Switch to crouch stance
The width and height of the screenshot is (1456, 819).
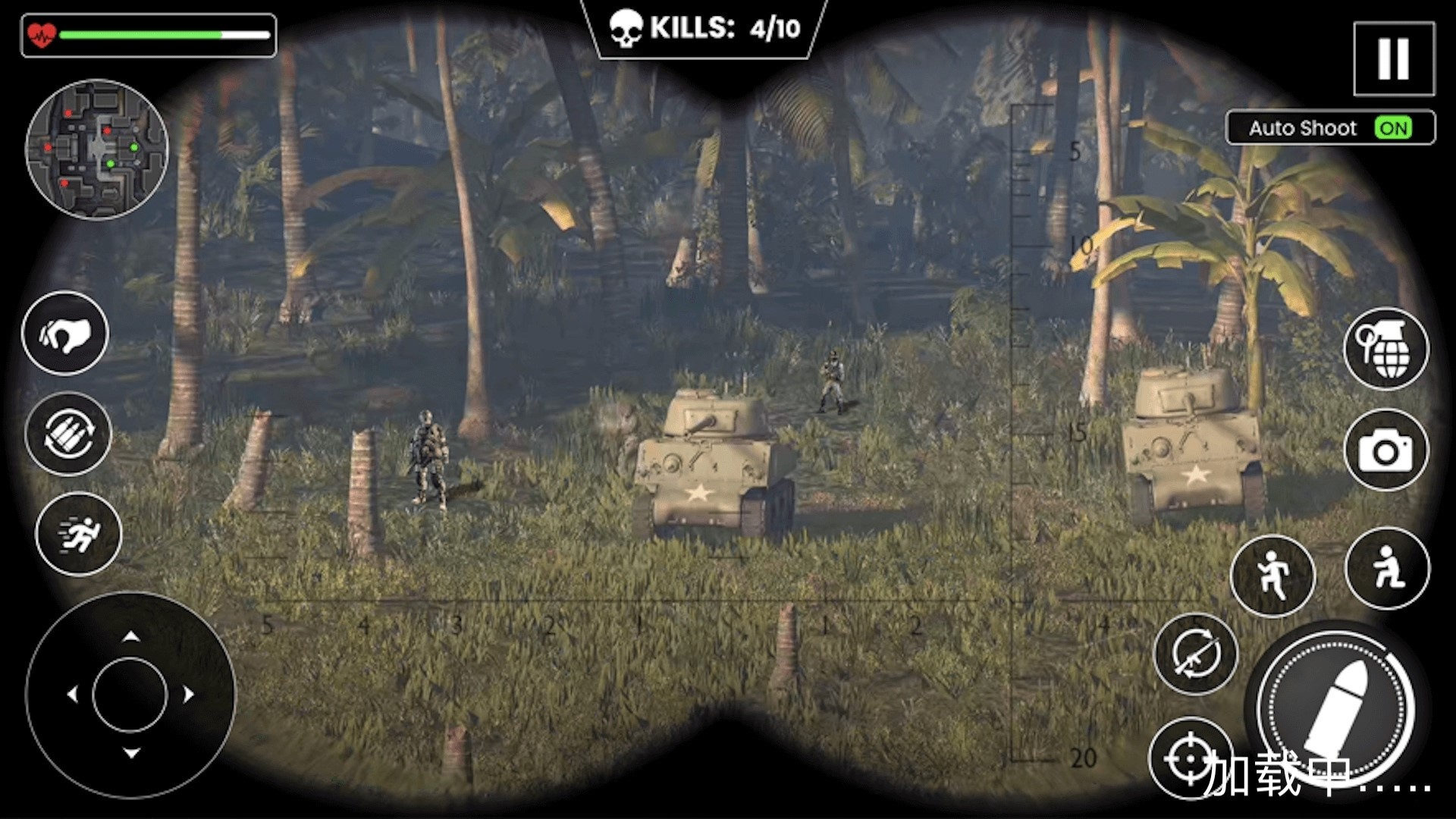(1387, 568)
